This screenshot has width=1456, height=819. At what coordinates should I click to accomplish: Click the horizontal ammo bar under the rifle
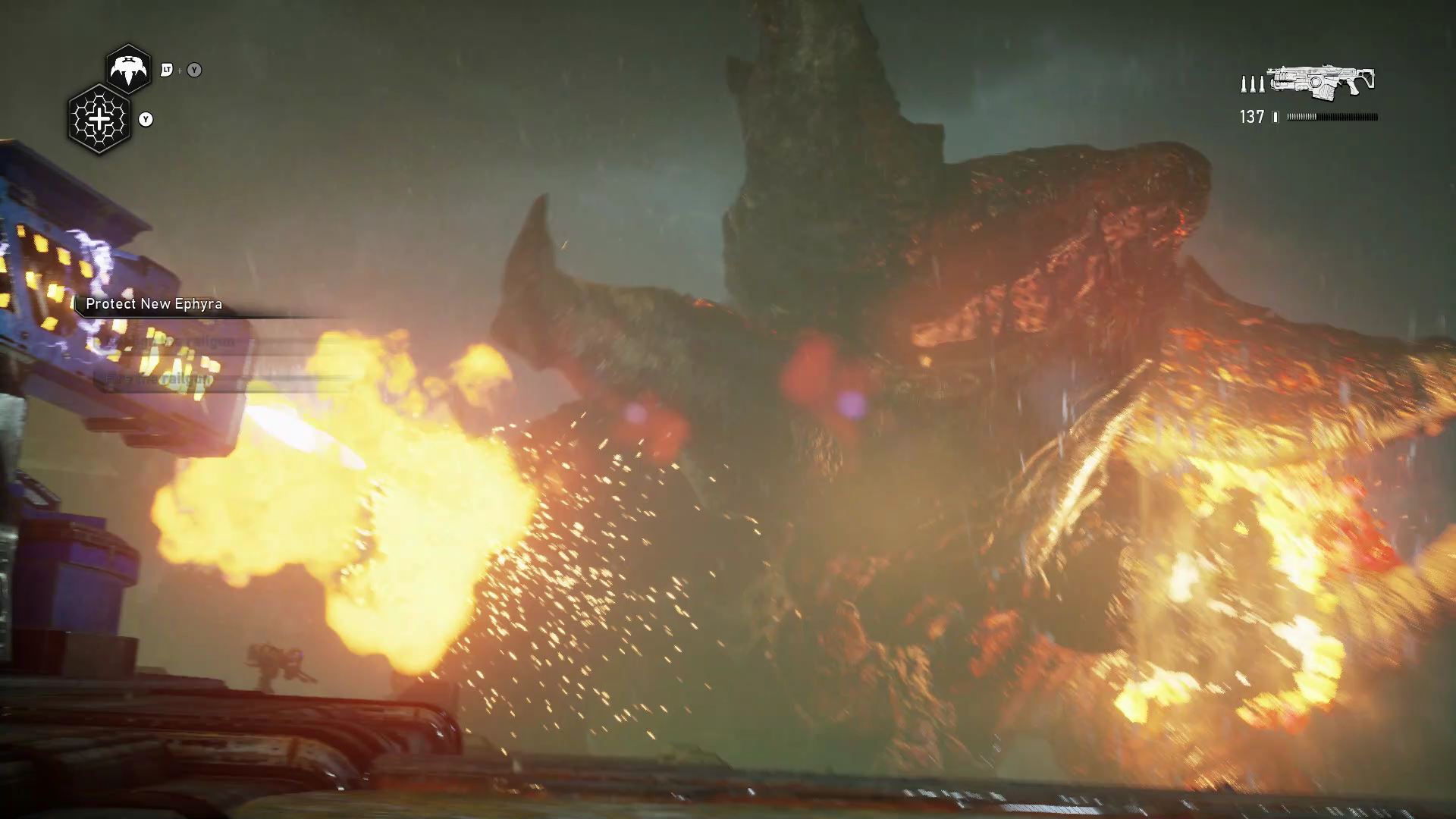tap(1332, 115)
